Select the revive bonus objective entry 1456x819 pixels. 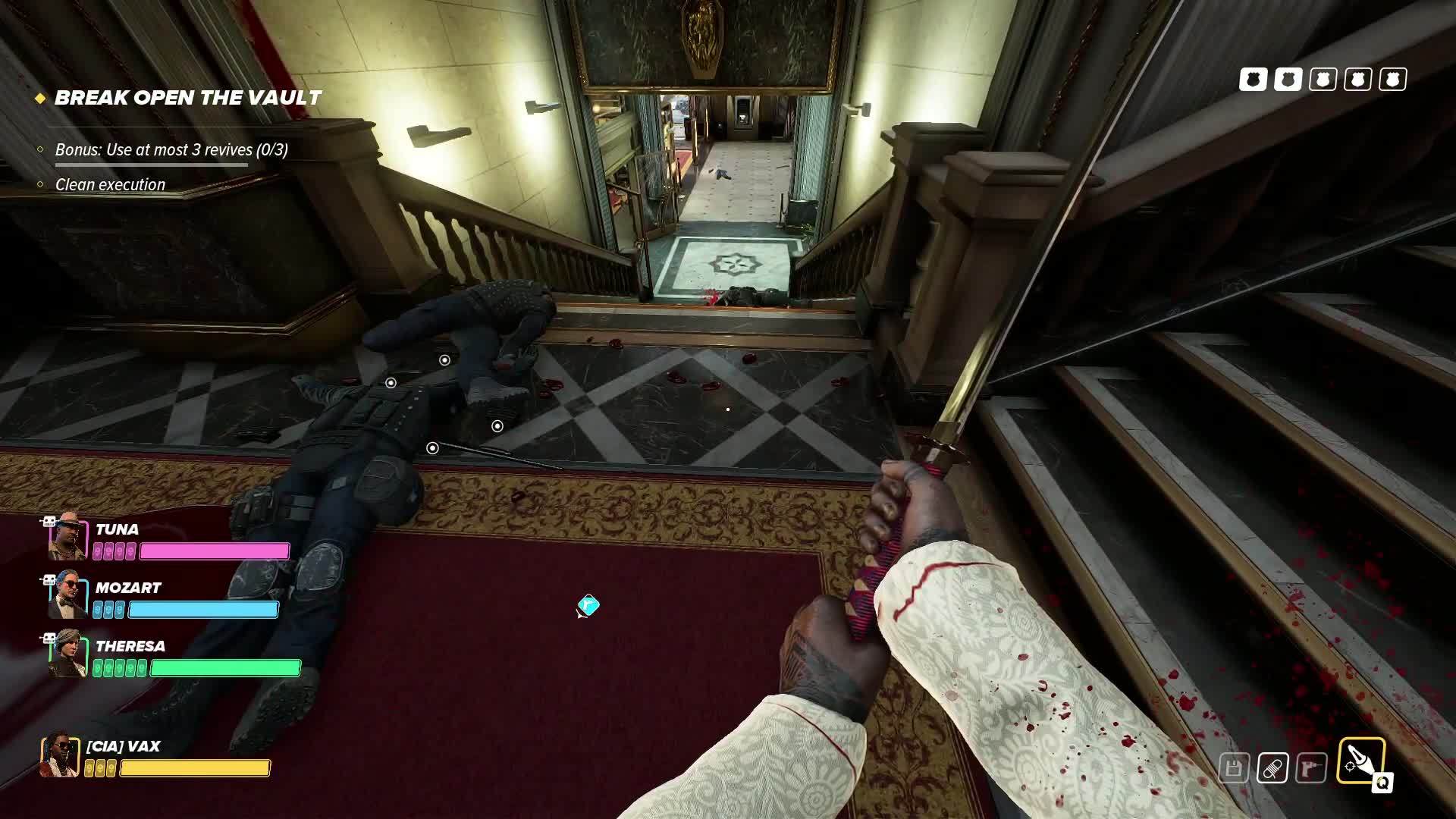pyautogui.click(x=171, y=149)
